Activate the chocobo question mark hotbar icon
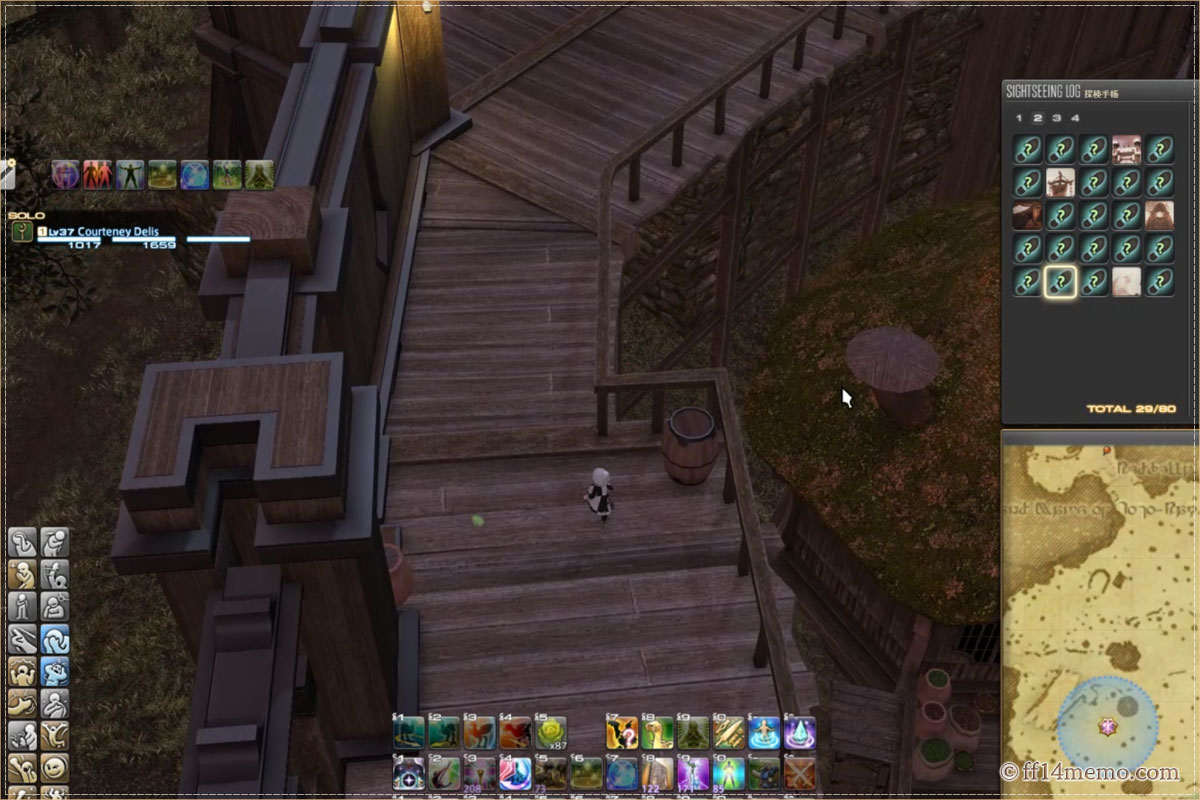This screenshot has width=1200, height=800. click(622, 733)
